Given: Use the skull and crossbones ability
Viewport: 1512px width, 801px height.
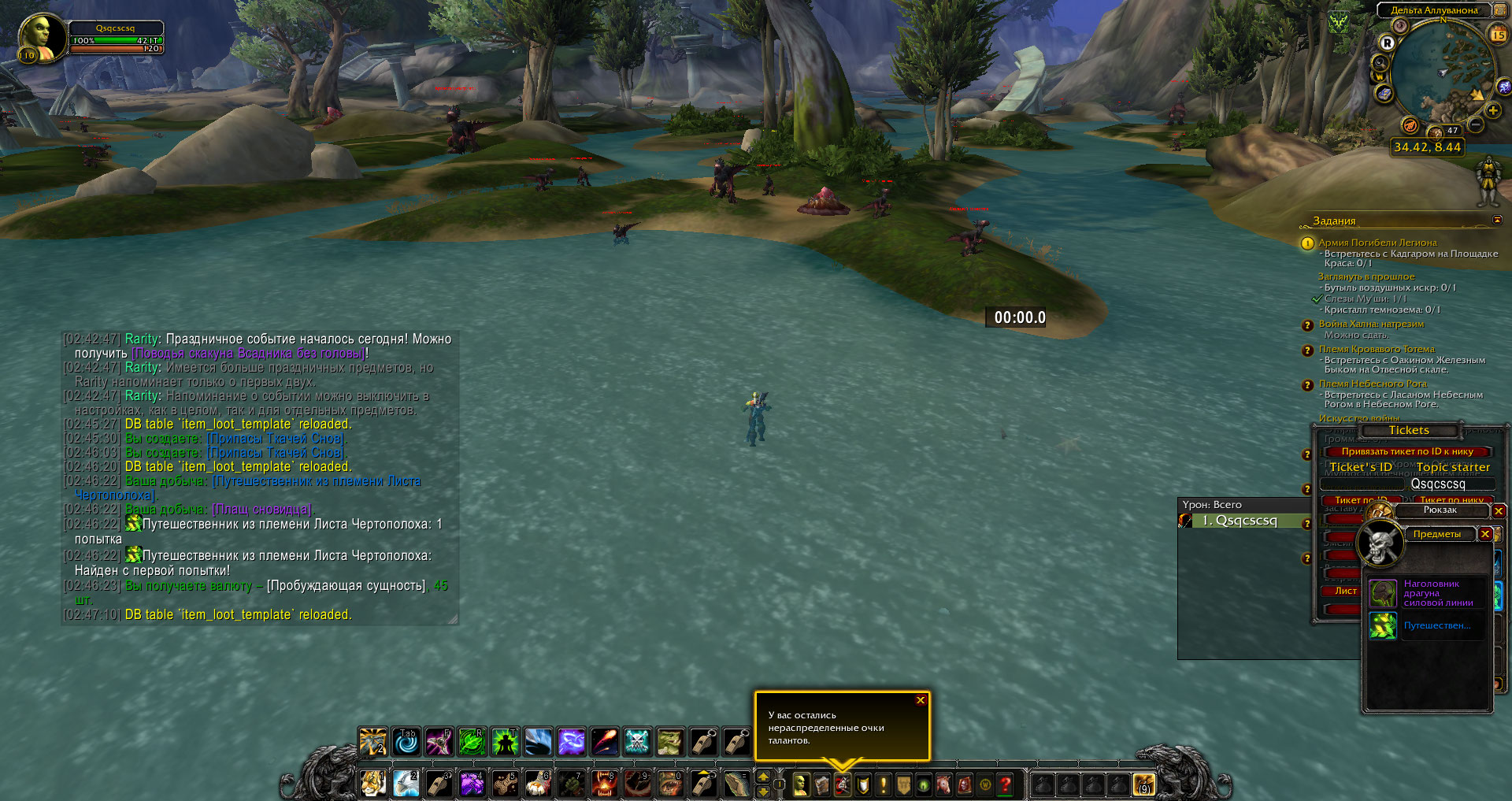Looking at the screenshot, I should (x=637, y=741).
